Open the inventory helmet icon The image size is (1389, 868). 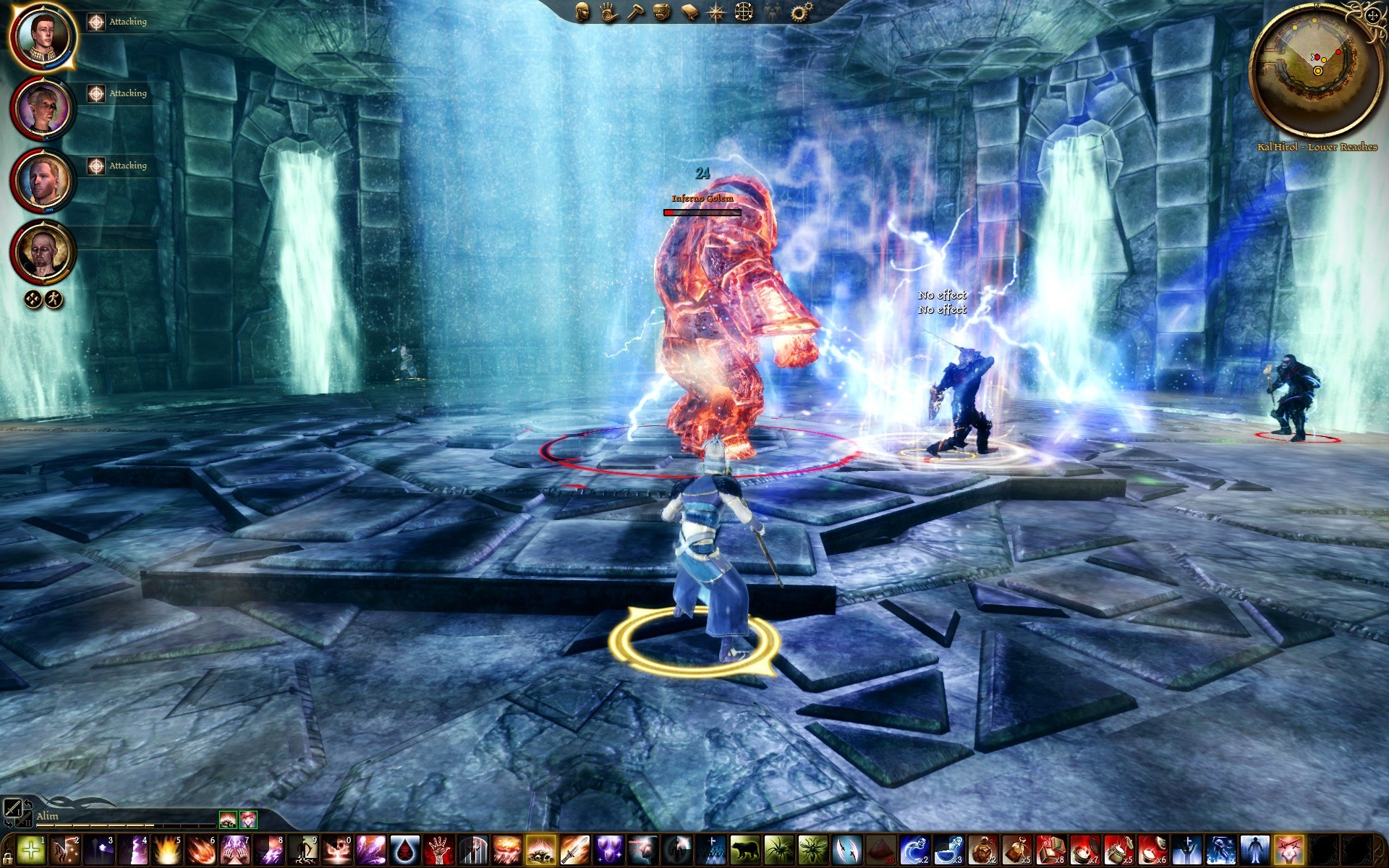click(662, 12)
